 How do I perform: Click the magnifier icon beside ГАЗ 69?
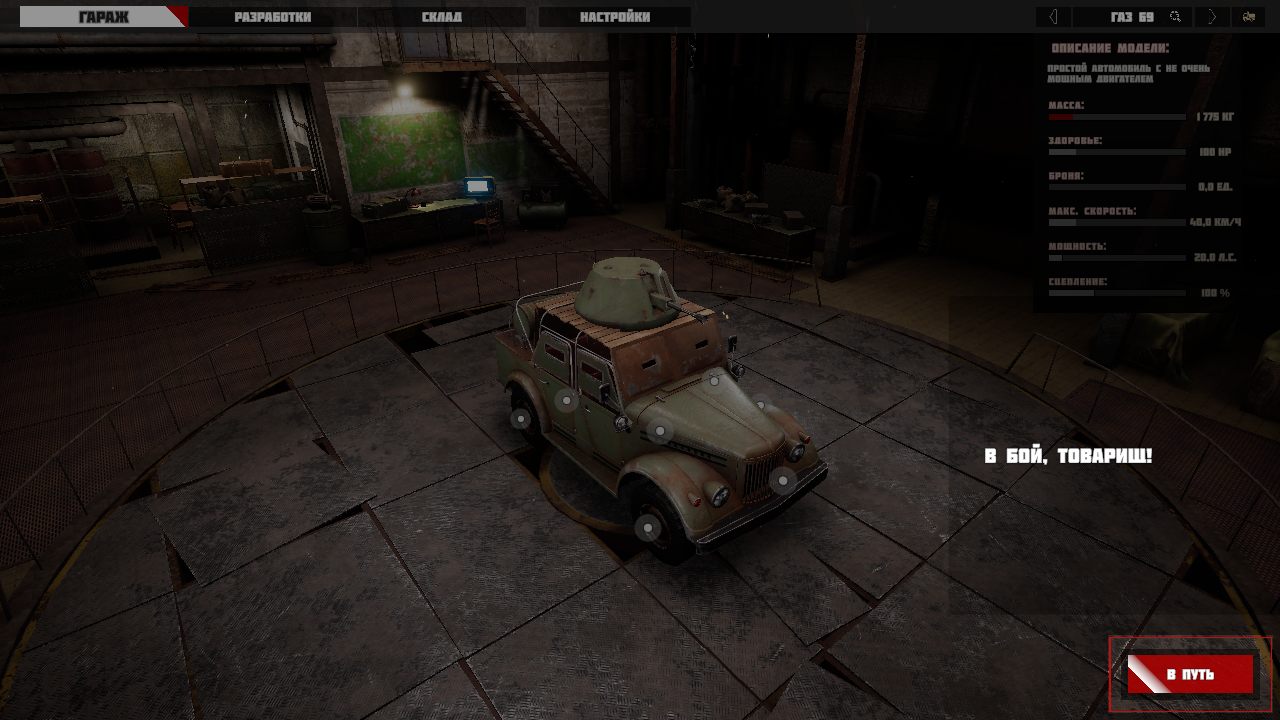click(1176, 17)
